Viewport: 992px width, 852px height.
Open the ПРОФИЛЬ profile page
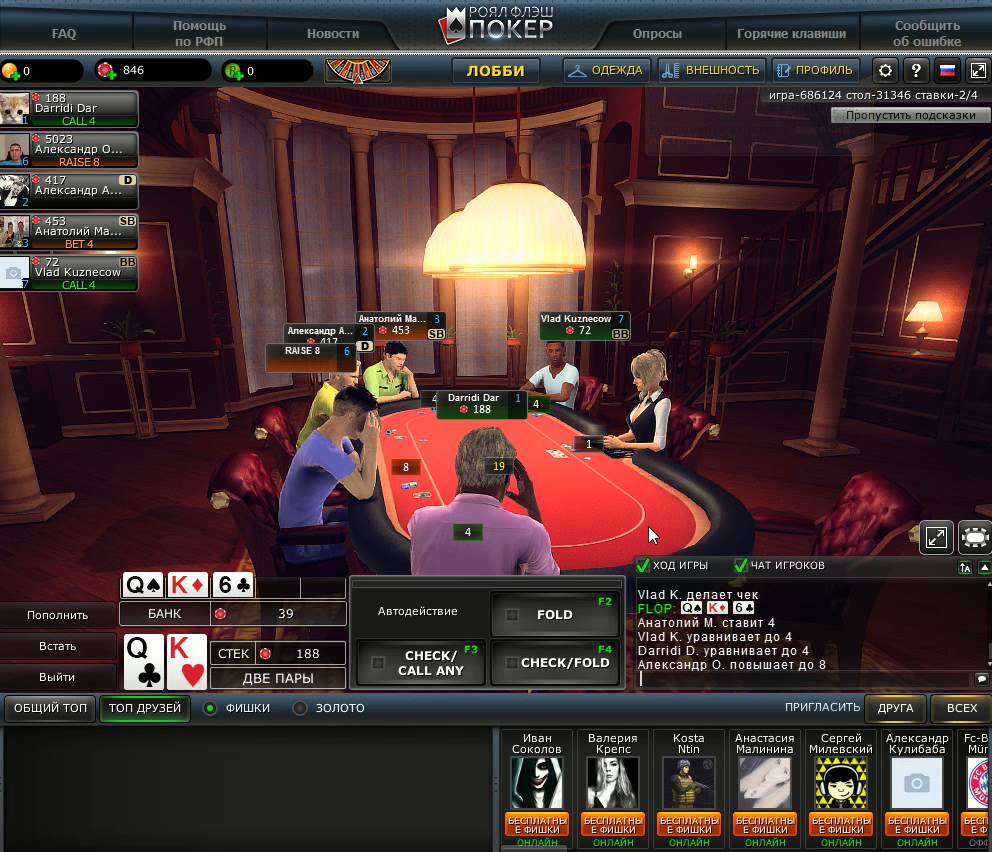click(814, 71)
